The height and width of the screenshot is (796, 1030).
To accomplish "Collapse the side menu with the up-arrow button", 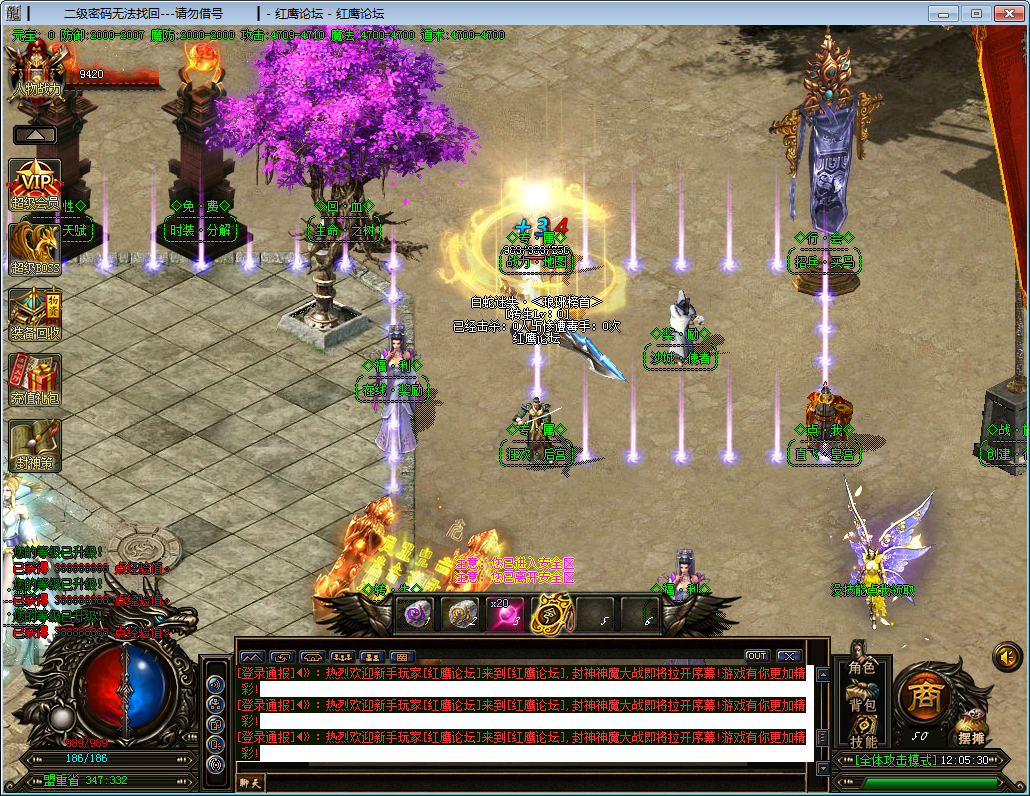I will [x=35, y=134].
